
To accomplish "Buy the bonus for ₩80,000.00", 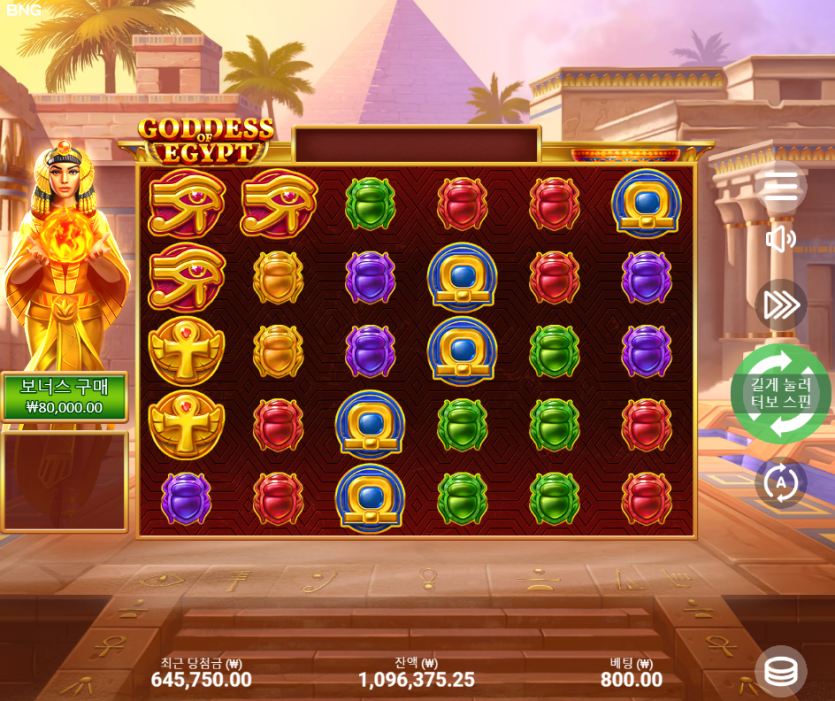I will [64, 397].
